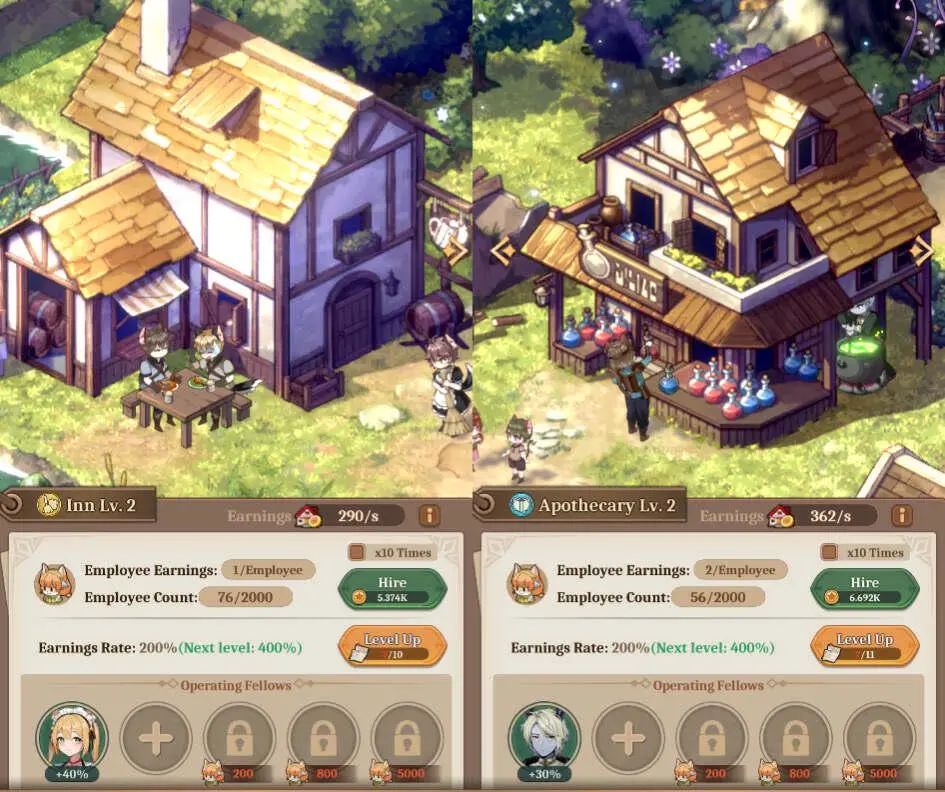Add an operating fellow to the Inn

tap(156, 739)
